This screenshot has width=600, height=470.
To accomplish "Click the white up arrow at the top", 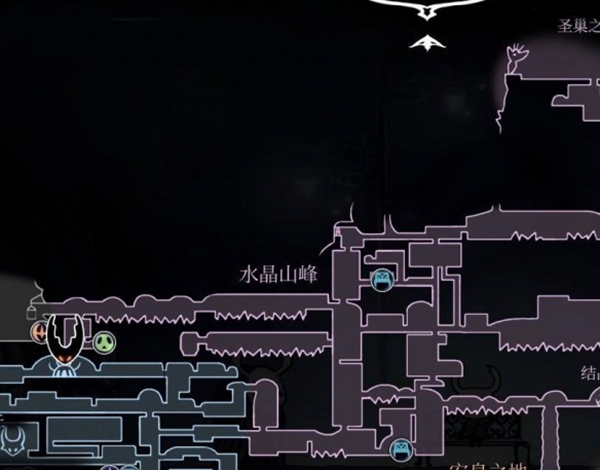I will coord(427,42).
